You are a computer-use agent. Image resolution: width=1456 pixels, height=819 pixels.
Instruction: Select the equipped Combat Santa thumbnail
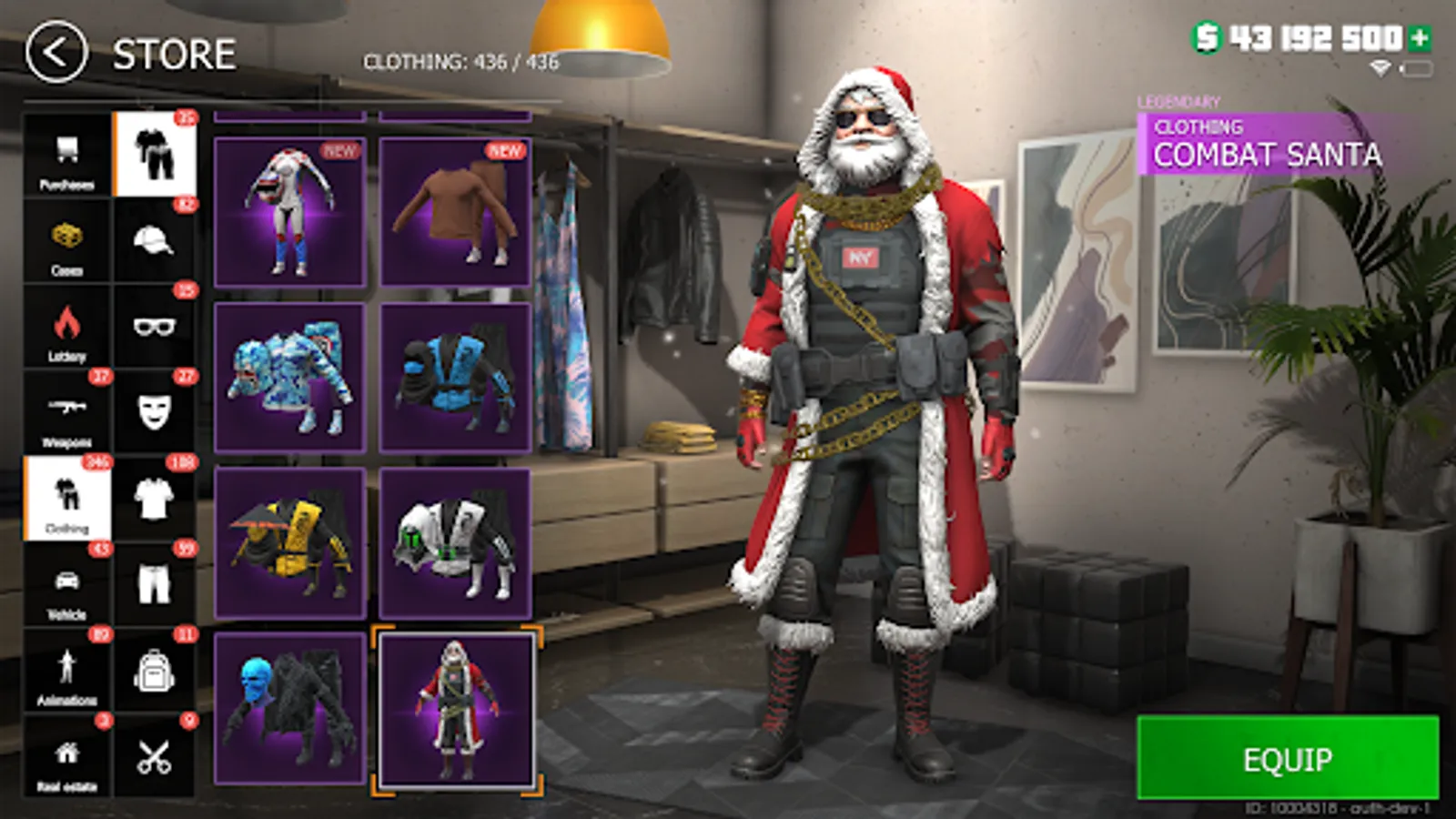[x=458, y=712]
